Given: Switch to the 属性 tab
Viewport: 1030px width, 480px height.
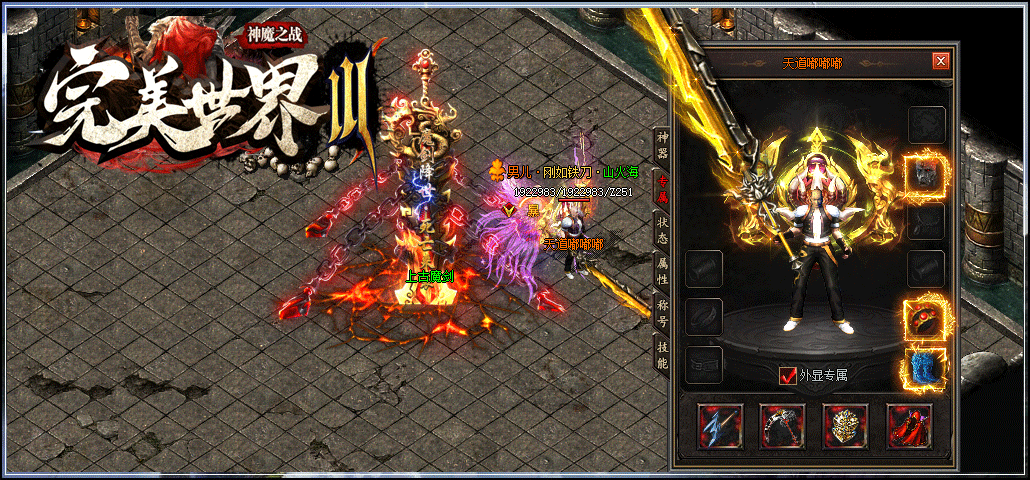Looking at the screenshot, I should (x=661, y=269).
